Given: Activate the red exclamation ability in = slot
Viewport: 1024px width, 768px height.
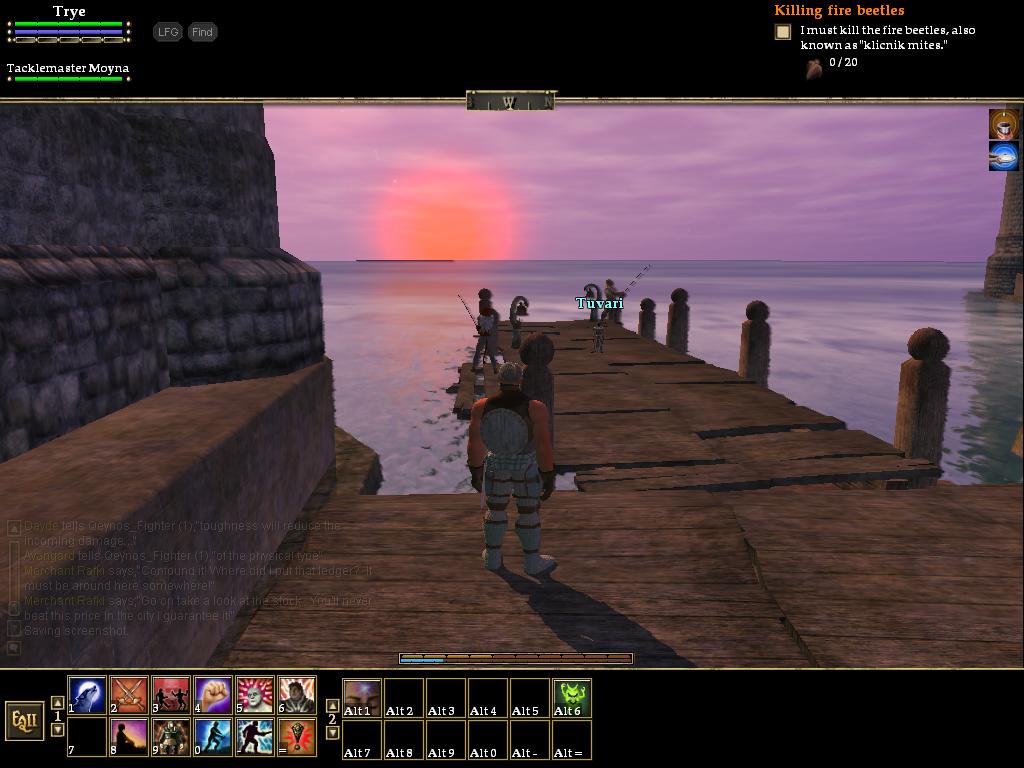Looking at the screenshot, I should pyautogui.click(x=298, y=737).
